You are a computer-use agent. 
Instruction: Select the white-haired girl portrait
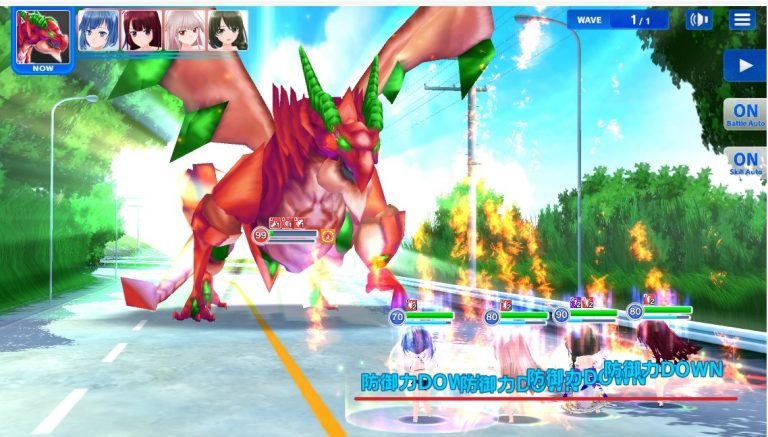(185, 31)
